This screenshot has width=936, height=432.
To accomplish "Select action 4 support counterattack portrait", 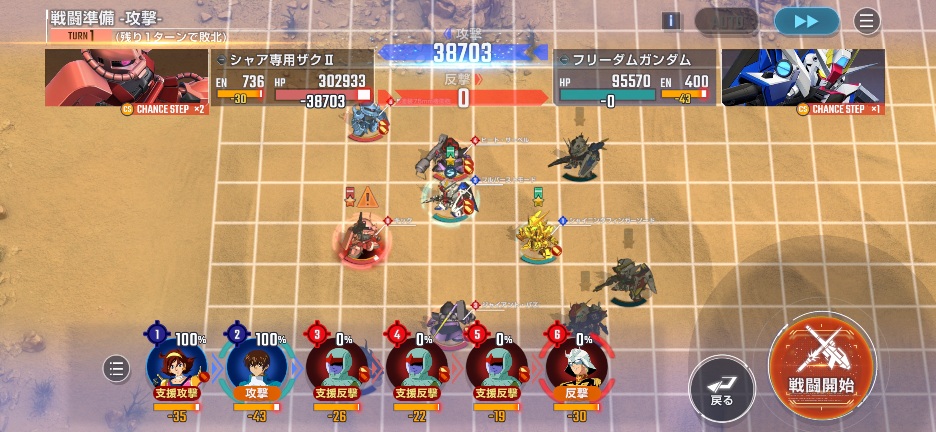I will click(x=417, y=364).
